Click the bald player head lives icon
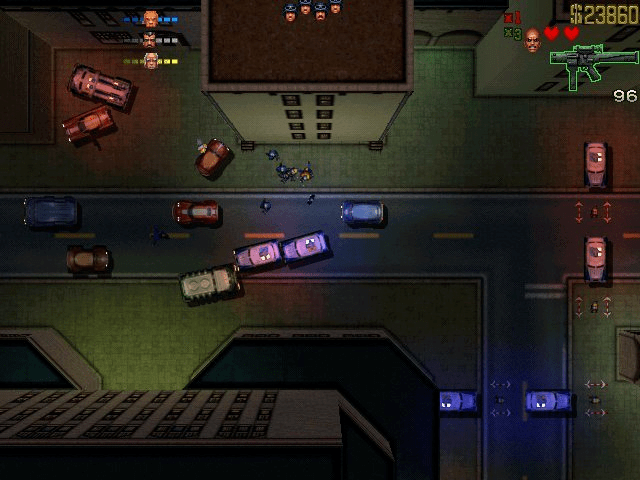 click(532, 38)
